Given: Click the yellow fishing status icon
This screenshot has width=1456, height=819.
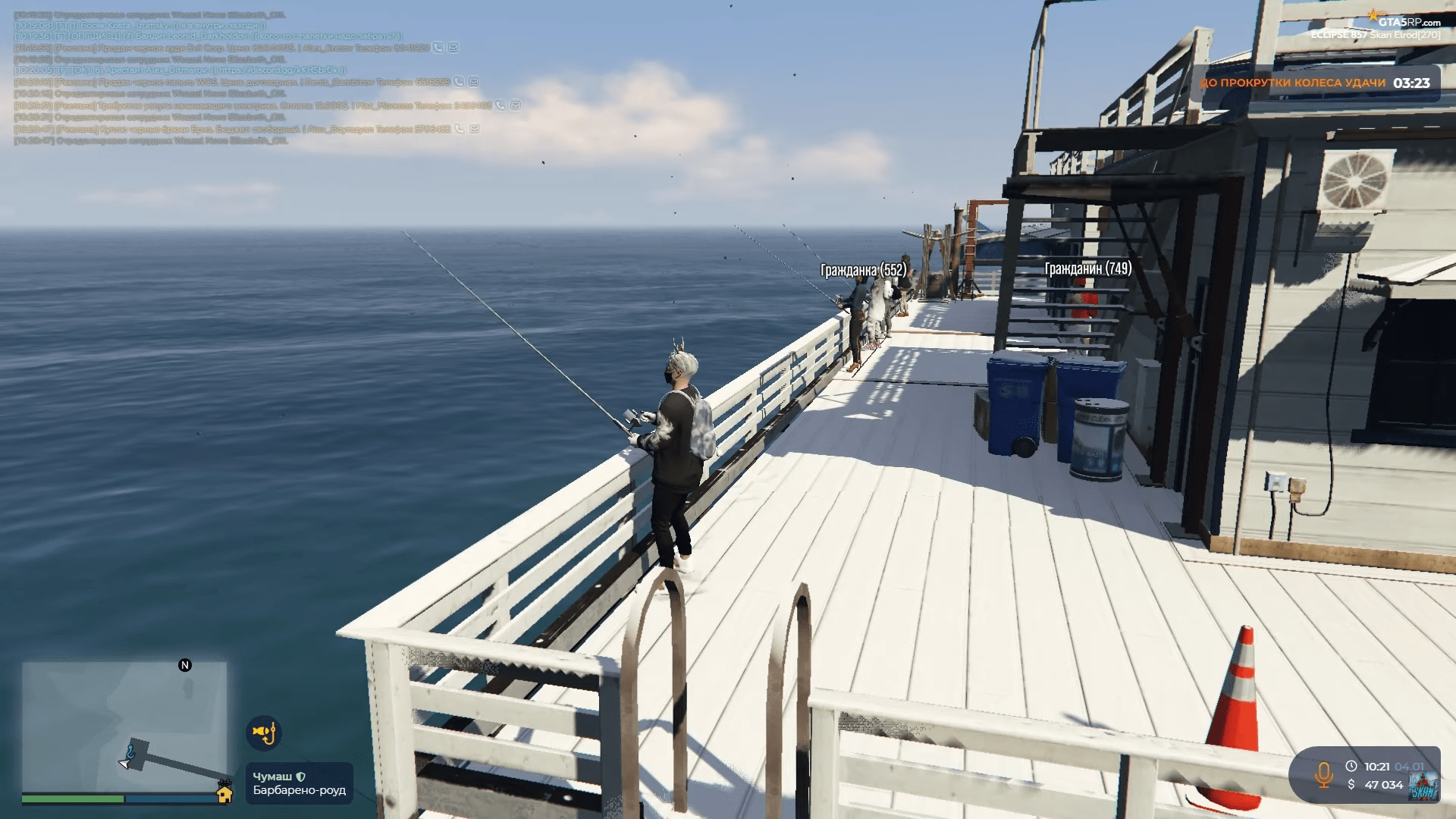Looking at the screenshot, I should coord(264,733).
